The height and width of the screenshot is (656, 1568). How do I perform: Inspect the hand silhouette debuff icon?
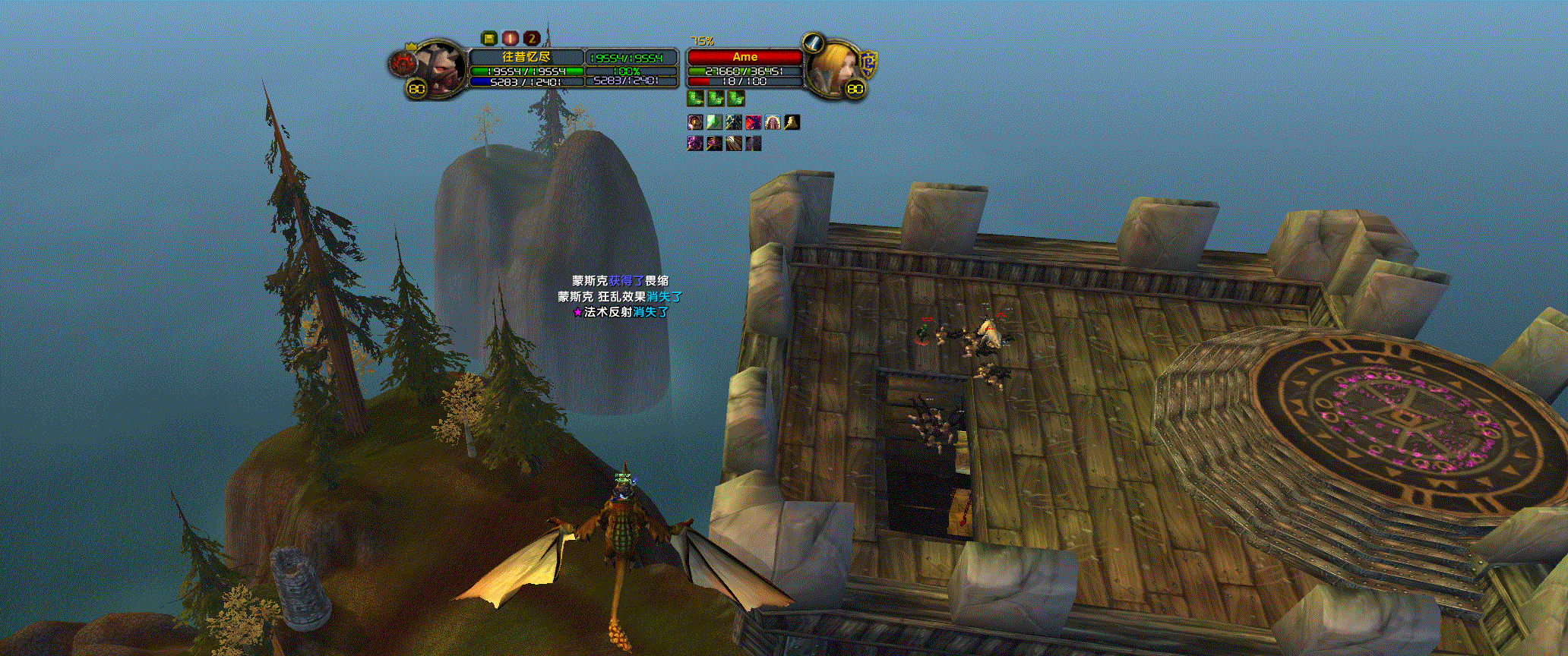[x=792, y=121]
